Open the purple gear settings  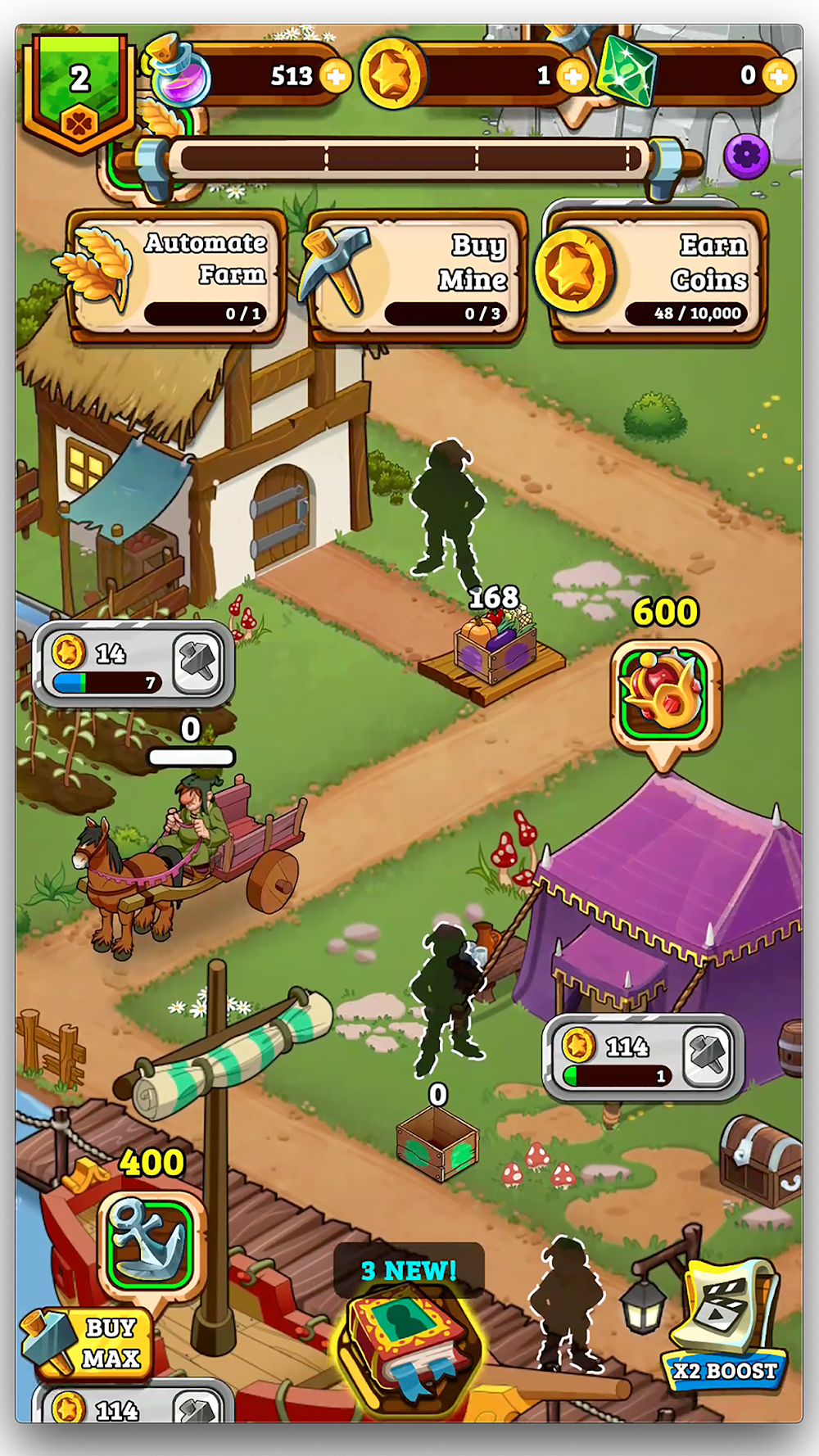point(746,155)
